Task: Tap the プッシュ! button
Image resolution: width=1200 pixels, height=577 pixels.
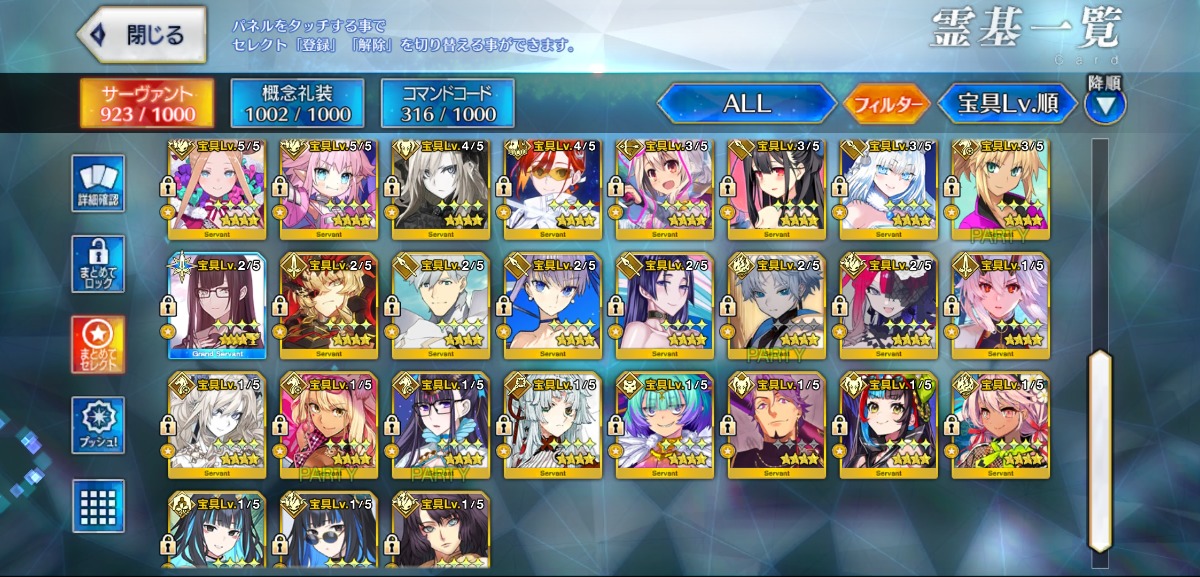Action: point(98,426)
